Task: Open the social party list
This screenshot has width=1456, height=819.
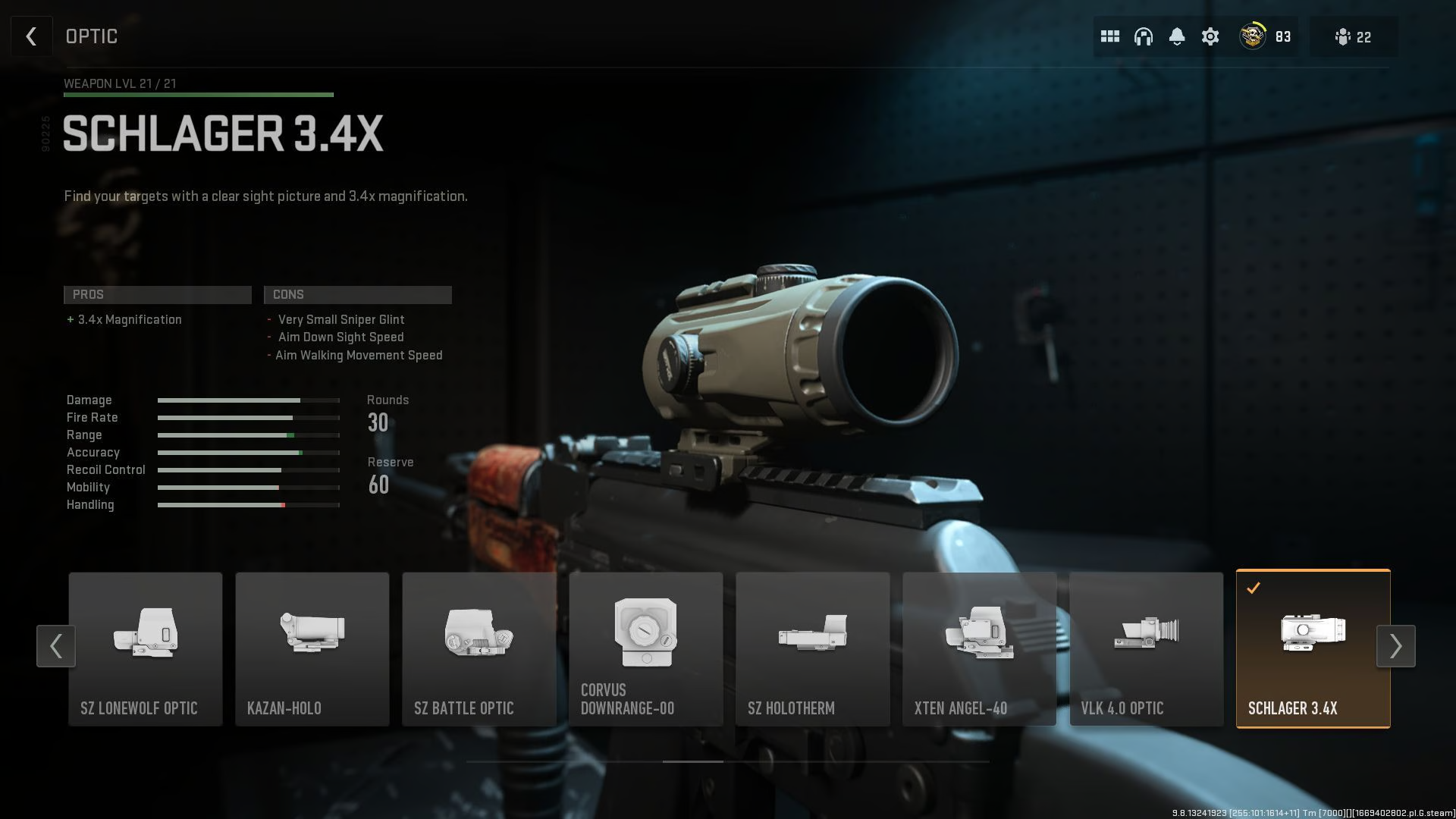Action: point(1354,36)
